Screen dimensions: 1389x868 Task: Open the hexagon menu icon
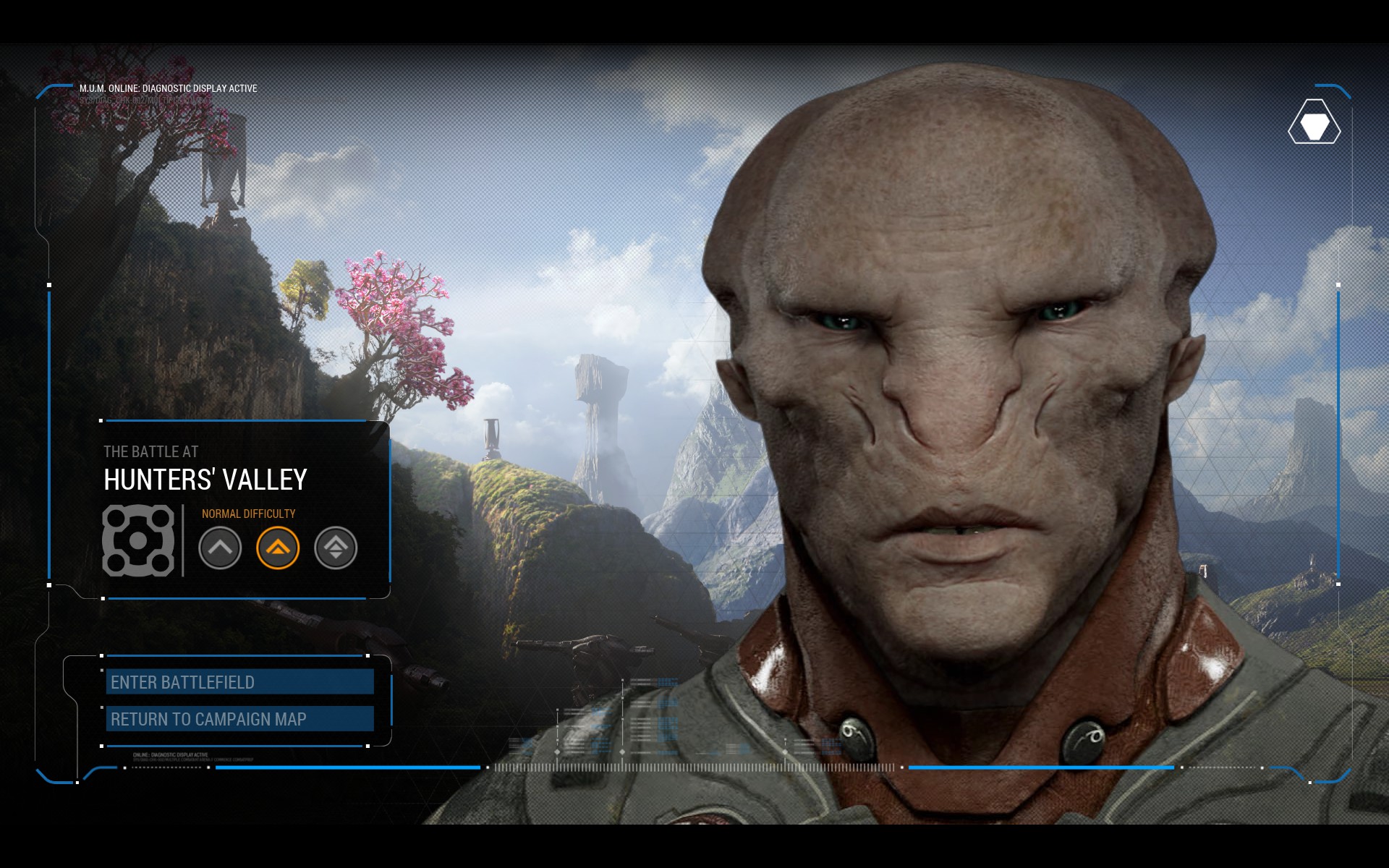coord(1314,122)
